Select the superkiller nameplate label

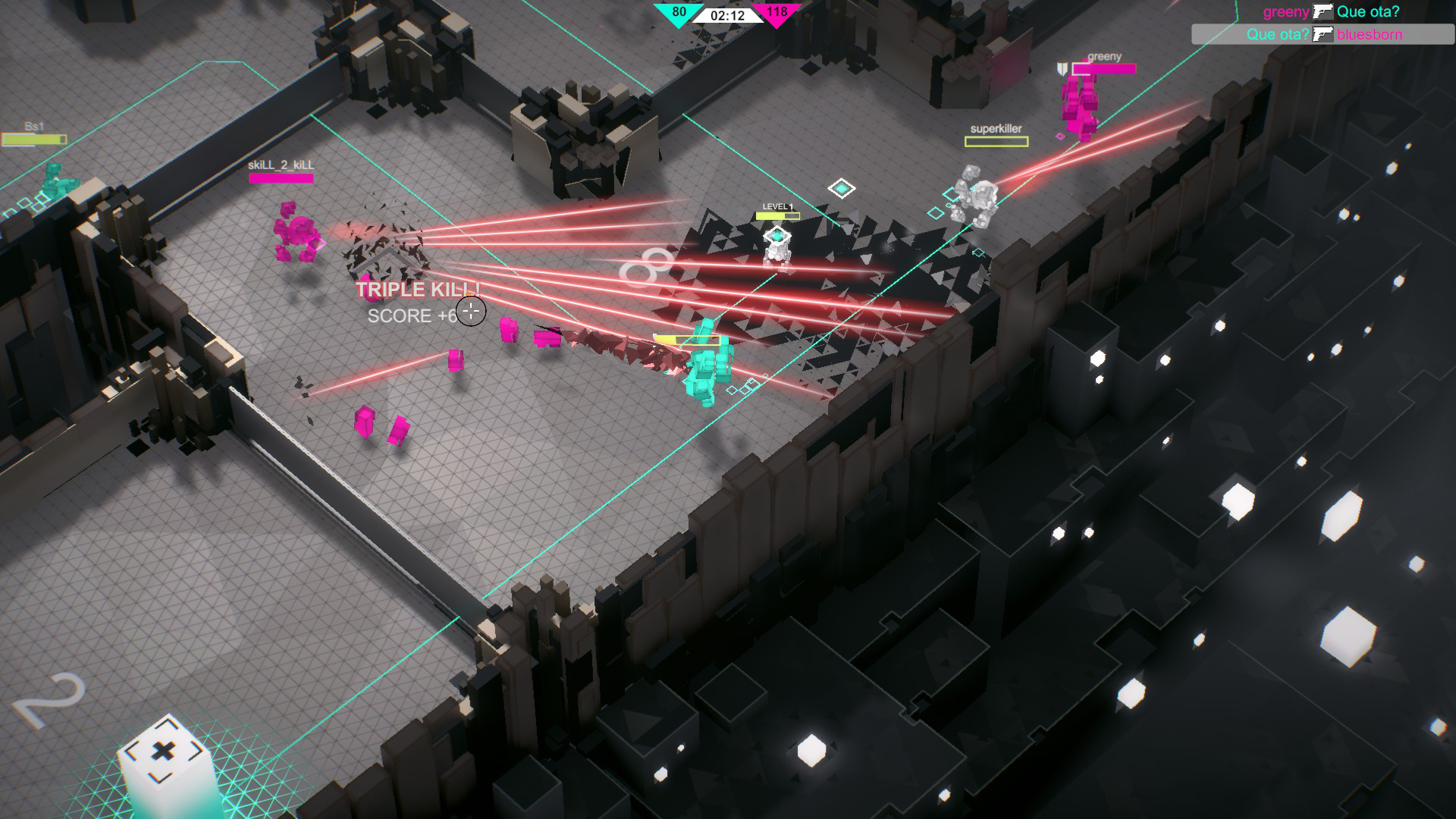(997, 127)
